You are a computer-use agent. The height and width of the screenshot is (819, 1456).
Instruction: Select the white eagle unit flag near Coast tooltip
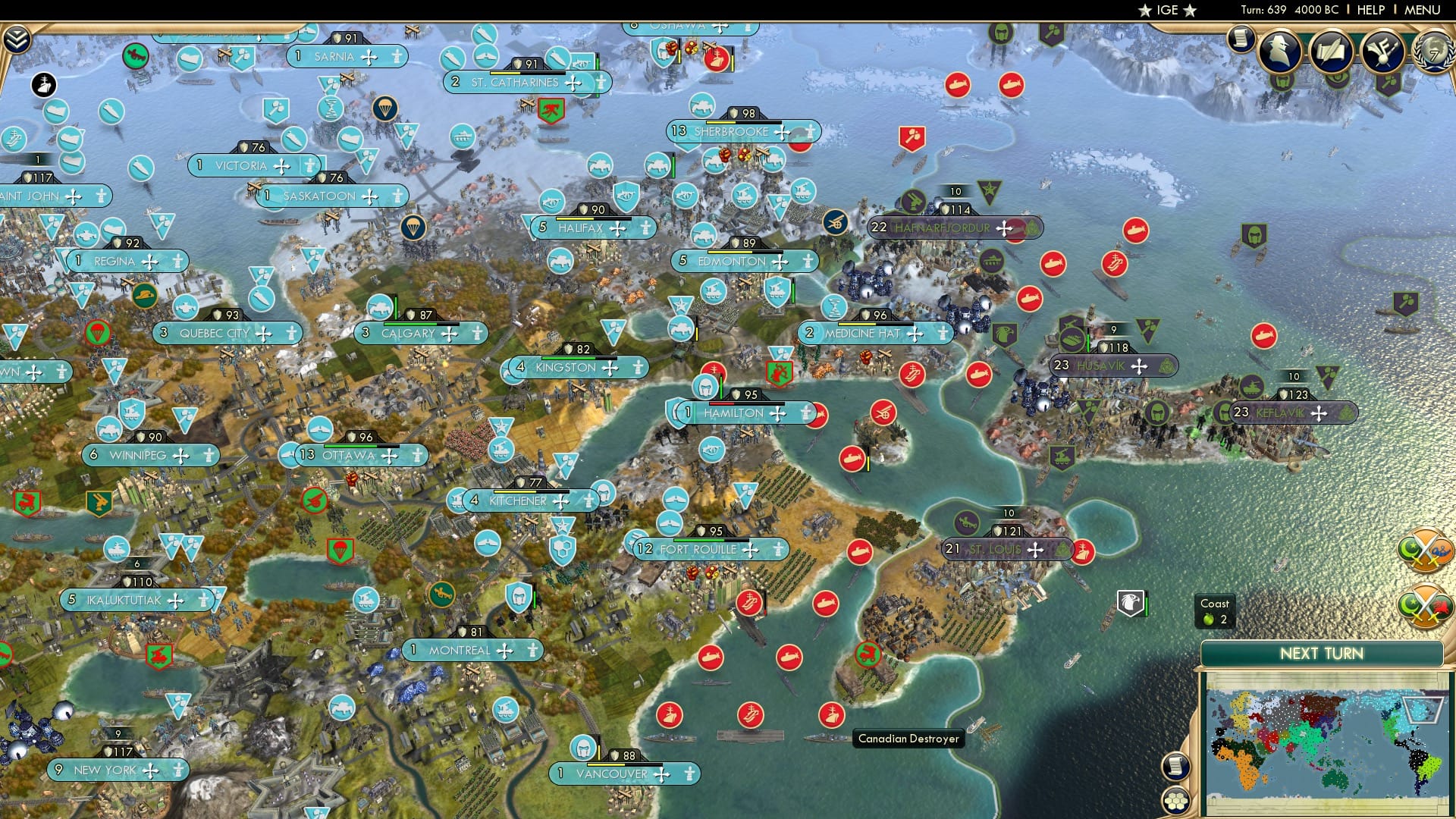tap(1130, 601)
